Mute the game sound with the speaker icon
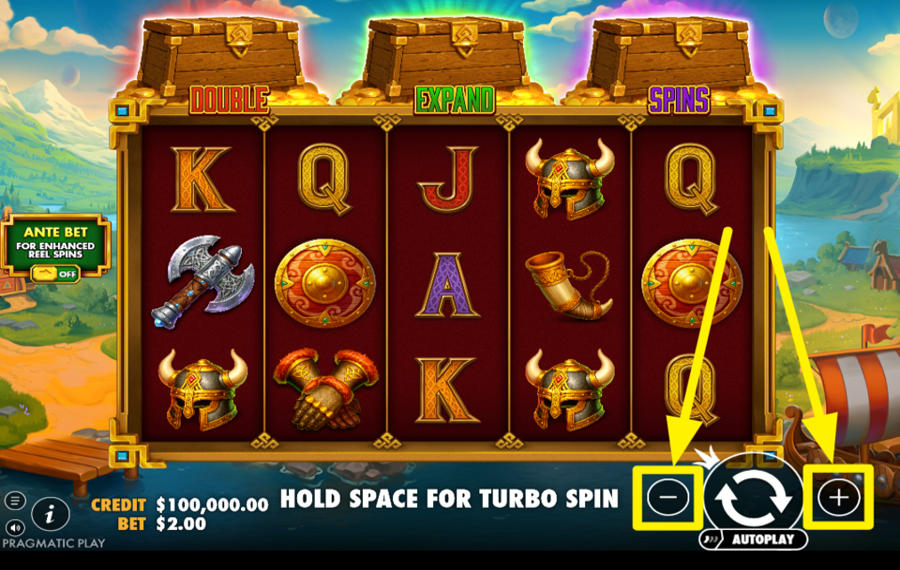The image size is (900, 570). click(15, 526)
